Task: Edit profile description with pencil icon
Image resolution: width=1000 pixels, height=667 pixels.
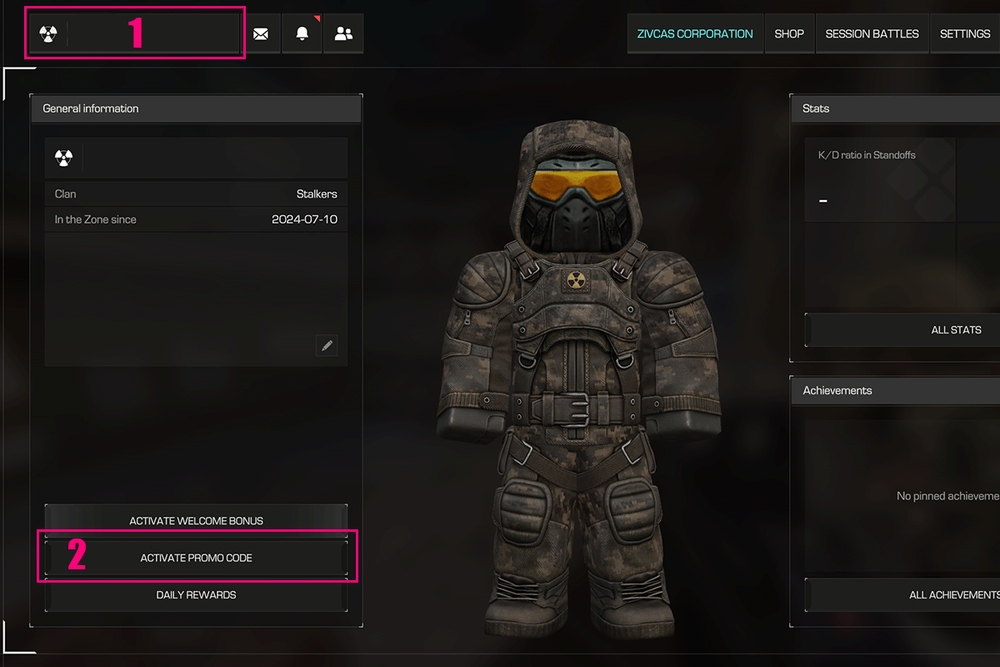Action: (326, 346)
